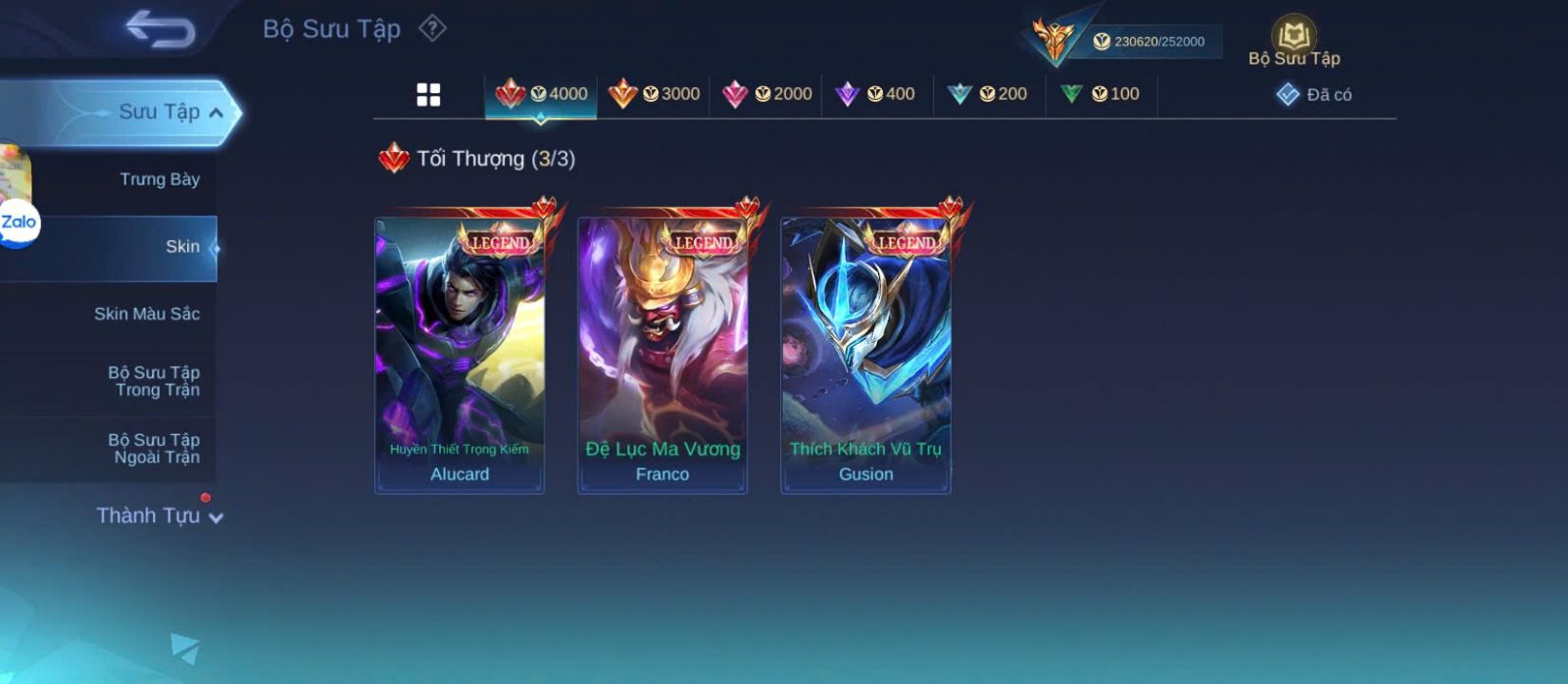This screenshot has height=684, width=1568.
Task: Open Skin Màu Sắc section
Action: [147, 314]
